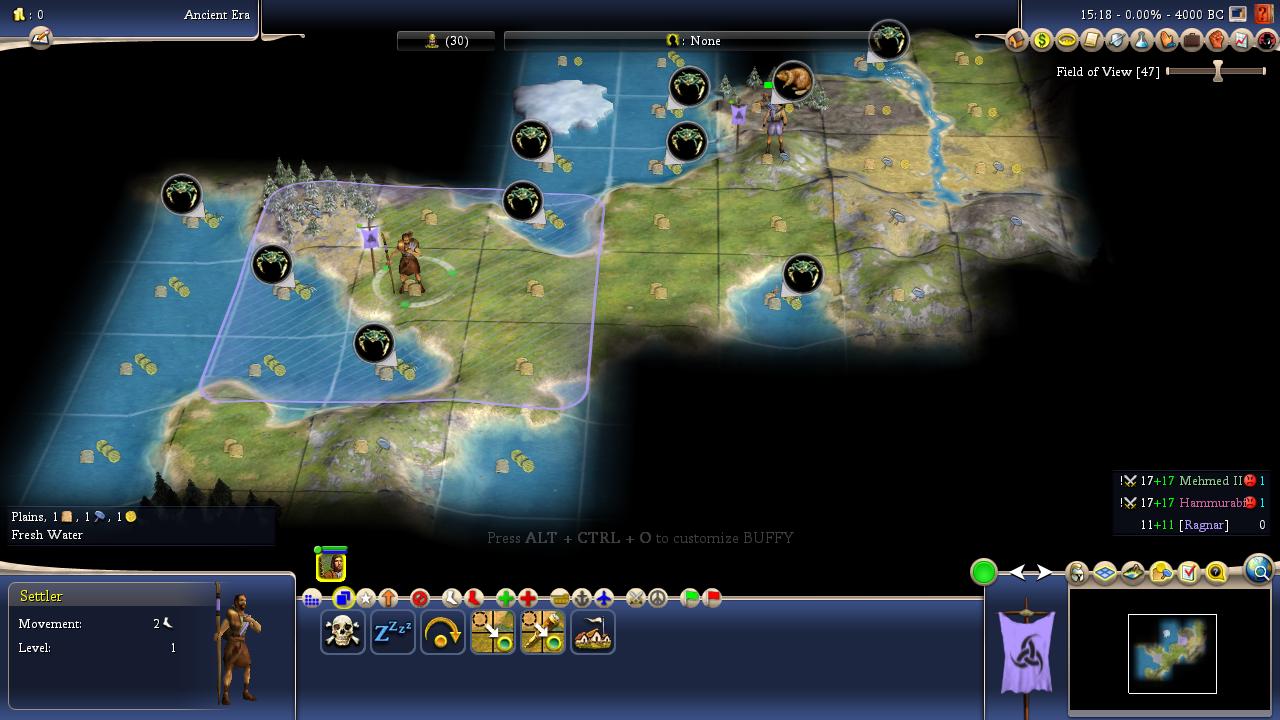This screenshot has width=1280, height=720.
Task: Skip the settler's turn
Action: 443,633
